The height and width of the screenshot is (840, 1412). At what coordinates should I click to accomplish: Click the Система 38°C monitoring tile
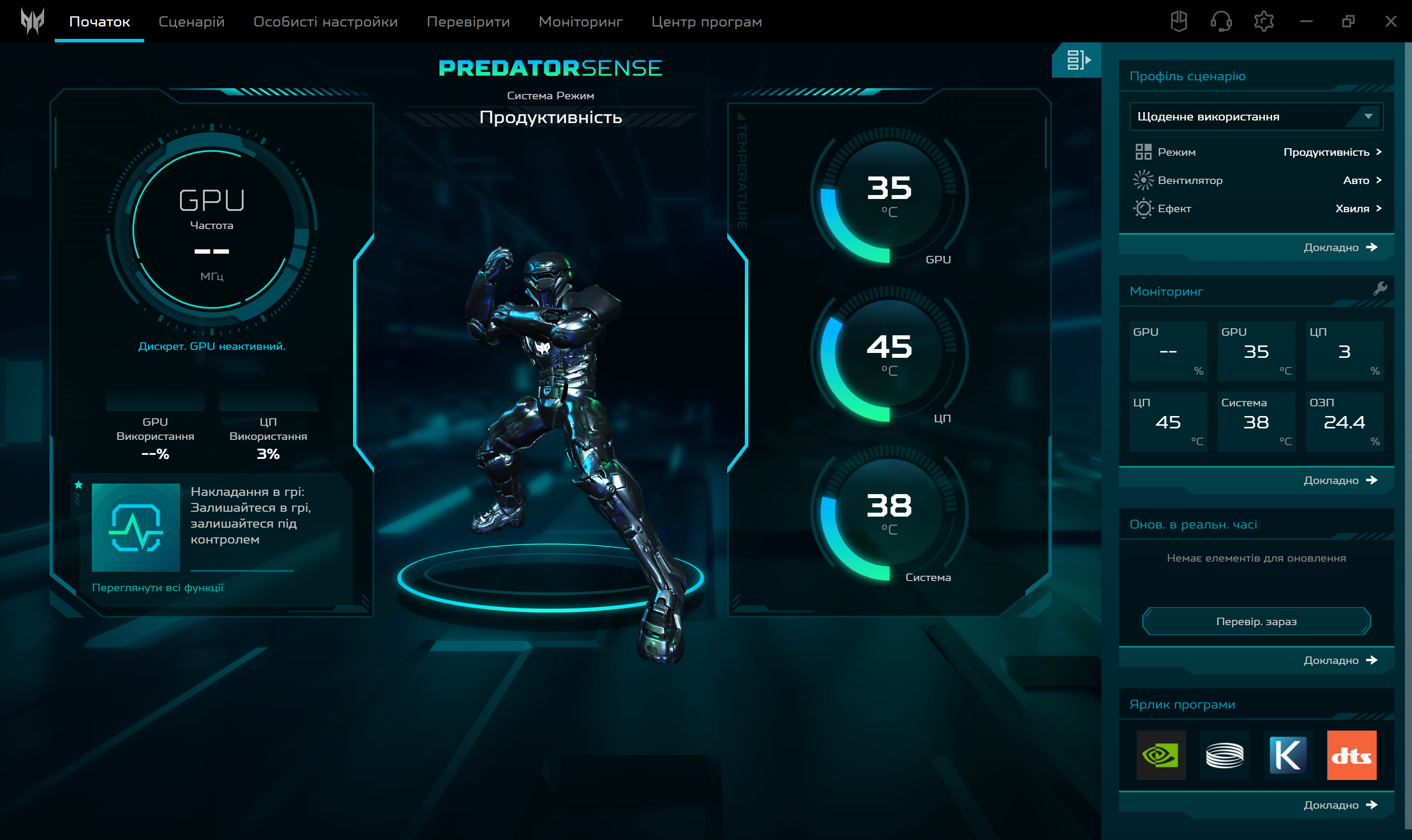[x=1257, y=421]
